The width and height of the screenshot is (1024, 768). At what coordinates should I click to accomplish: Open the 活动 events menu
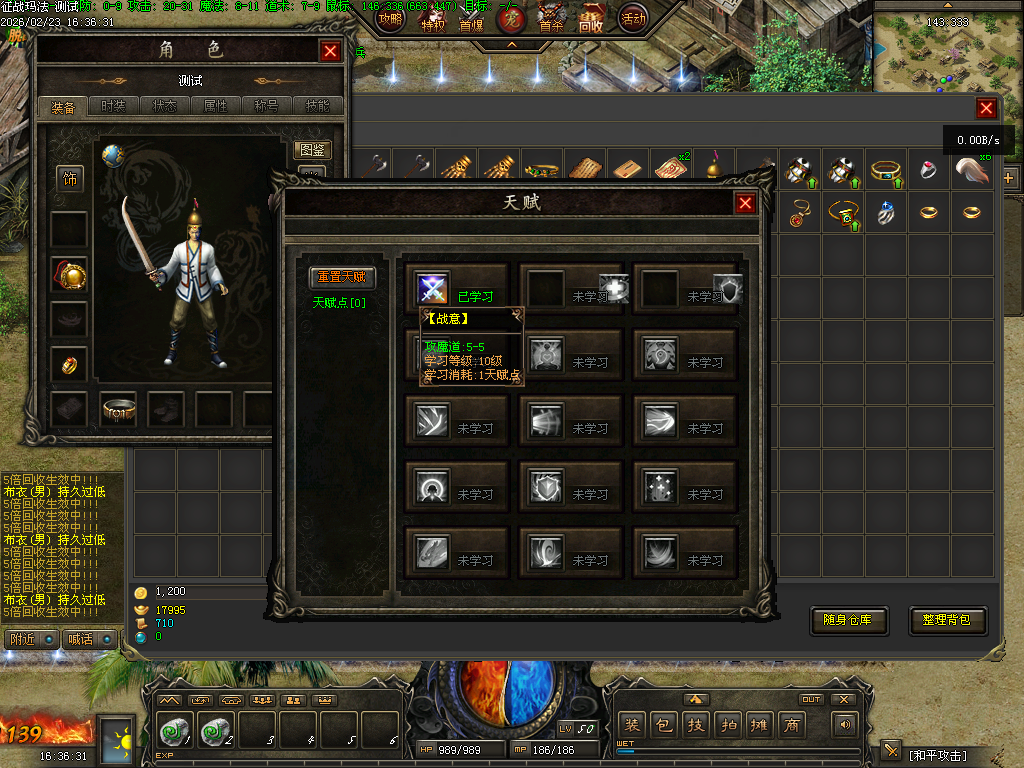pos(632,18)
